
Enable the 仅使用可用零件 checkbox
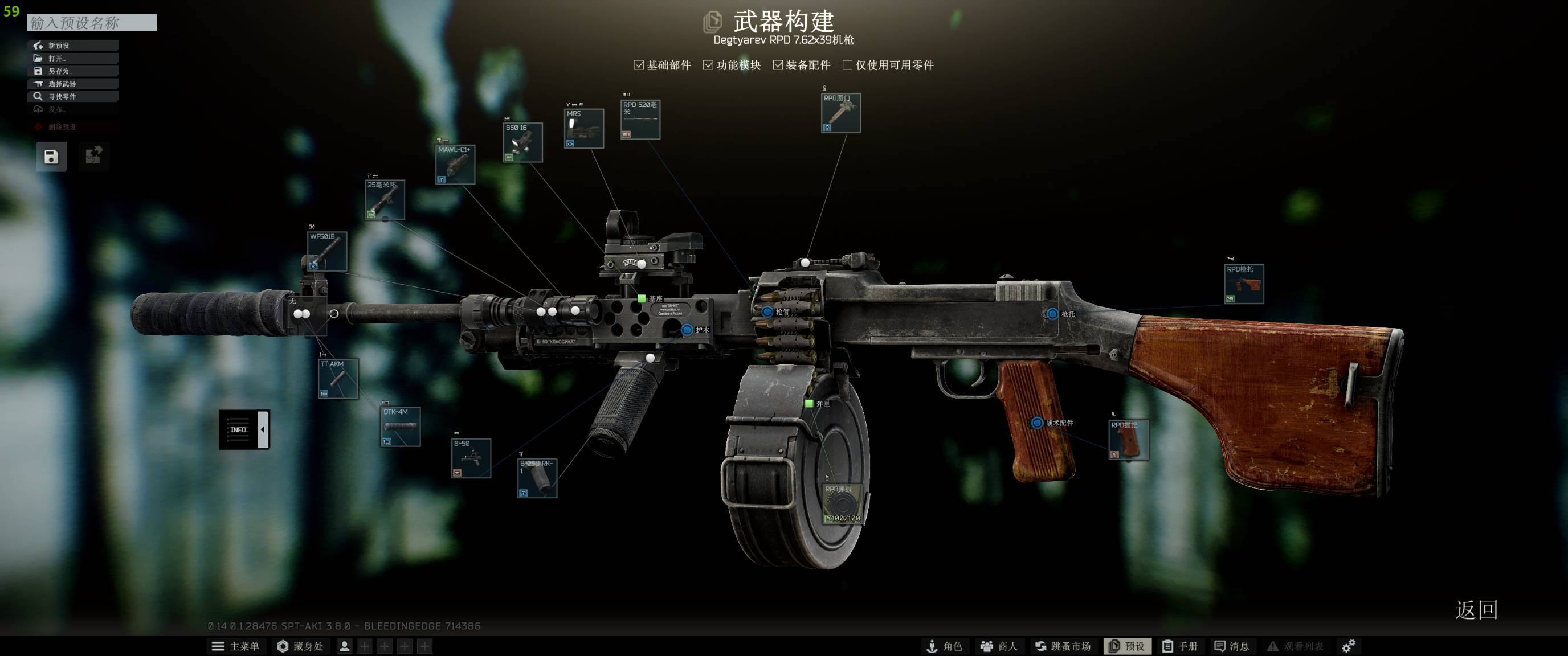[x=847, y=65]
